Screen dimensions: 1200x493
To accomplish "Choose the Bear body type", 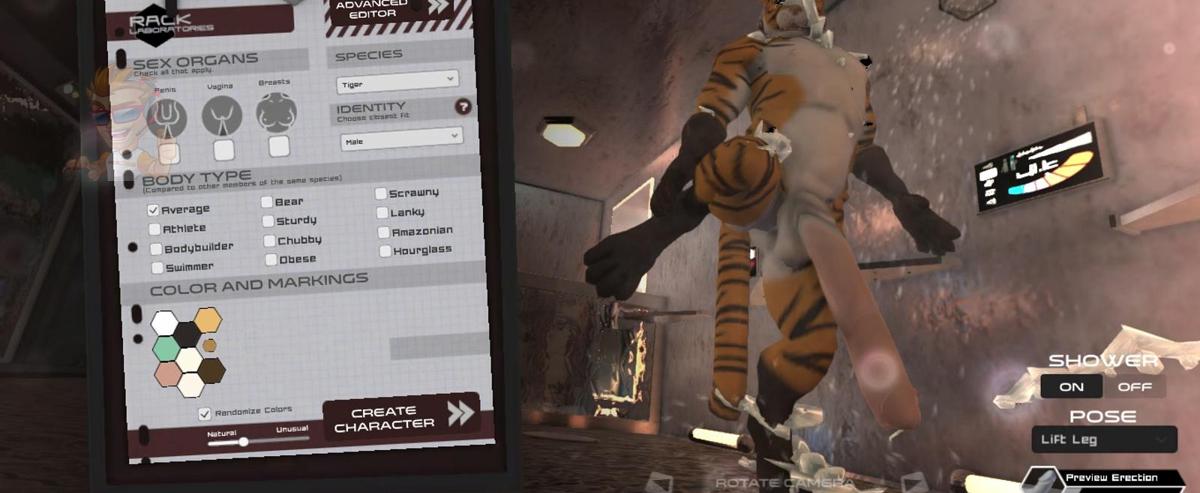I will [267, 202].
